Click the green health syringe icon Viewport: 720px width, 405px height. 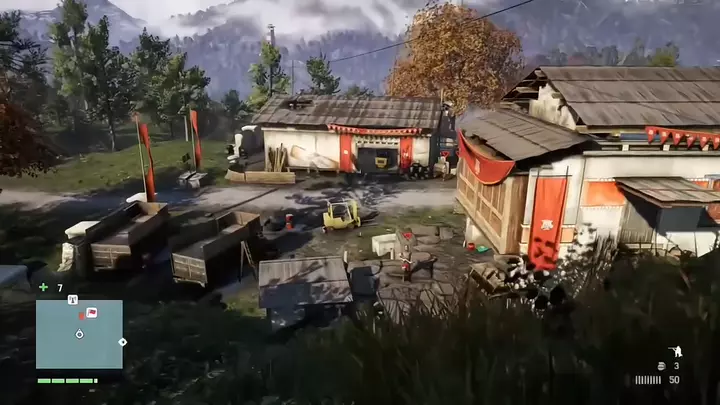point(43,287)
